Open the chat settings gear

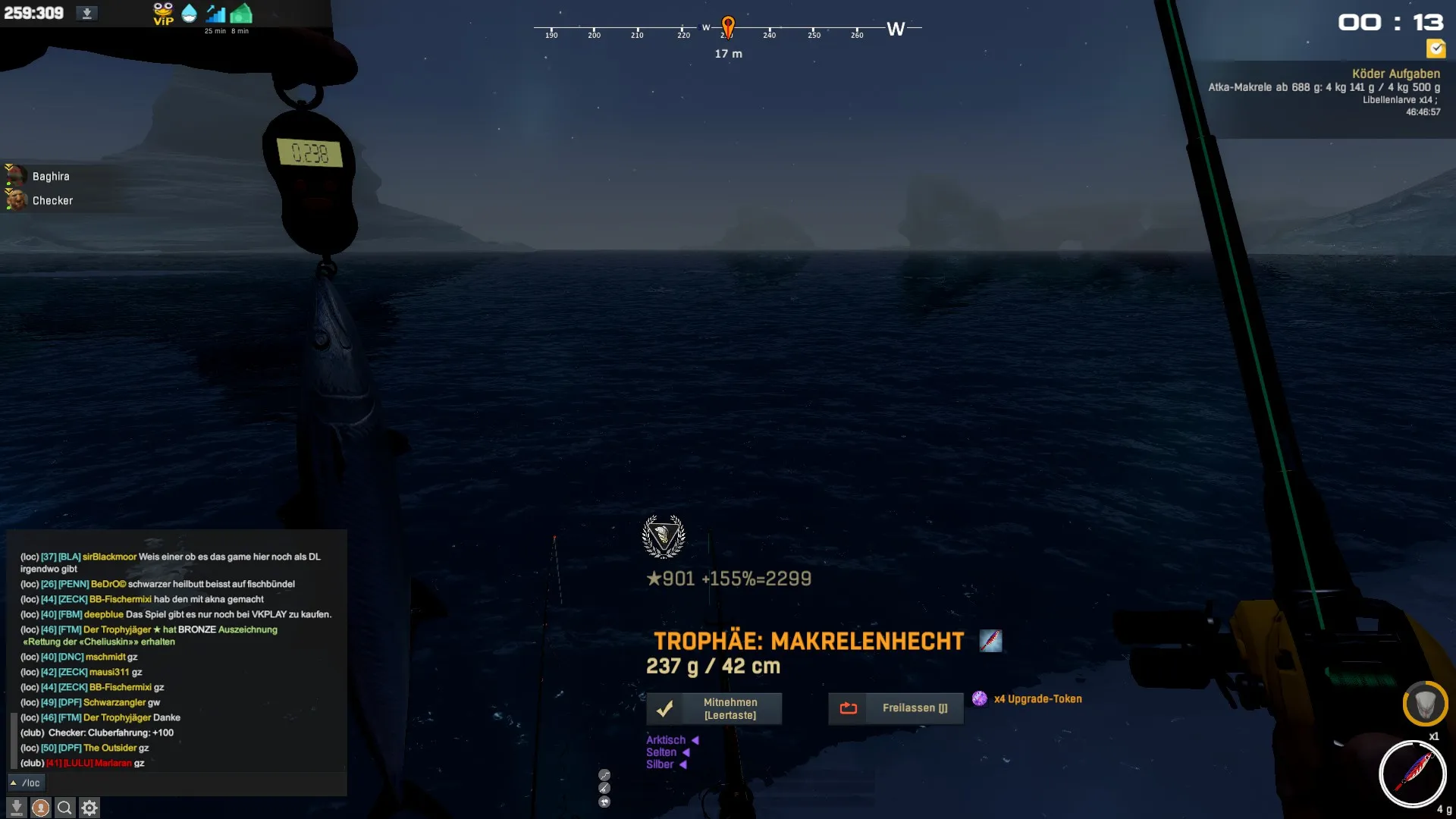[x=89, y=808]
